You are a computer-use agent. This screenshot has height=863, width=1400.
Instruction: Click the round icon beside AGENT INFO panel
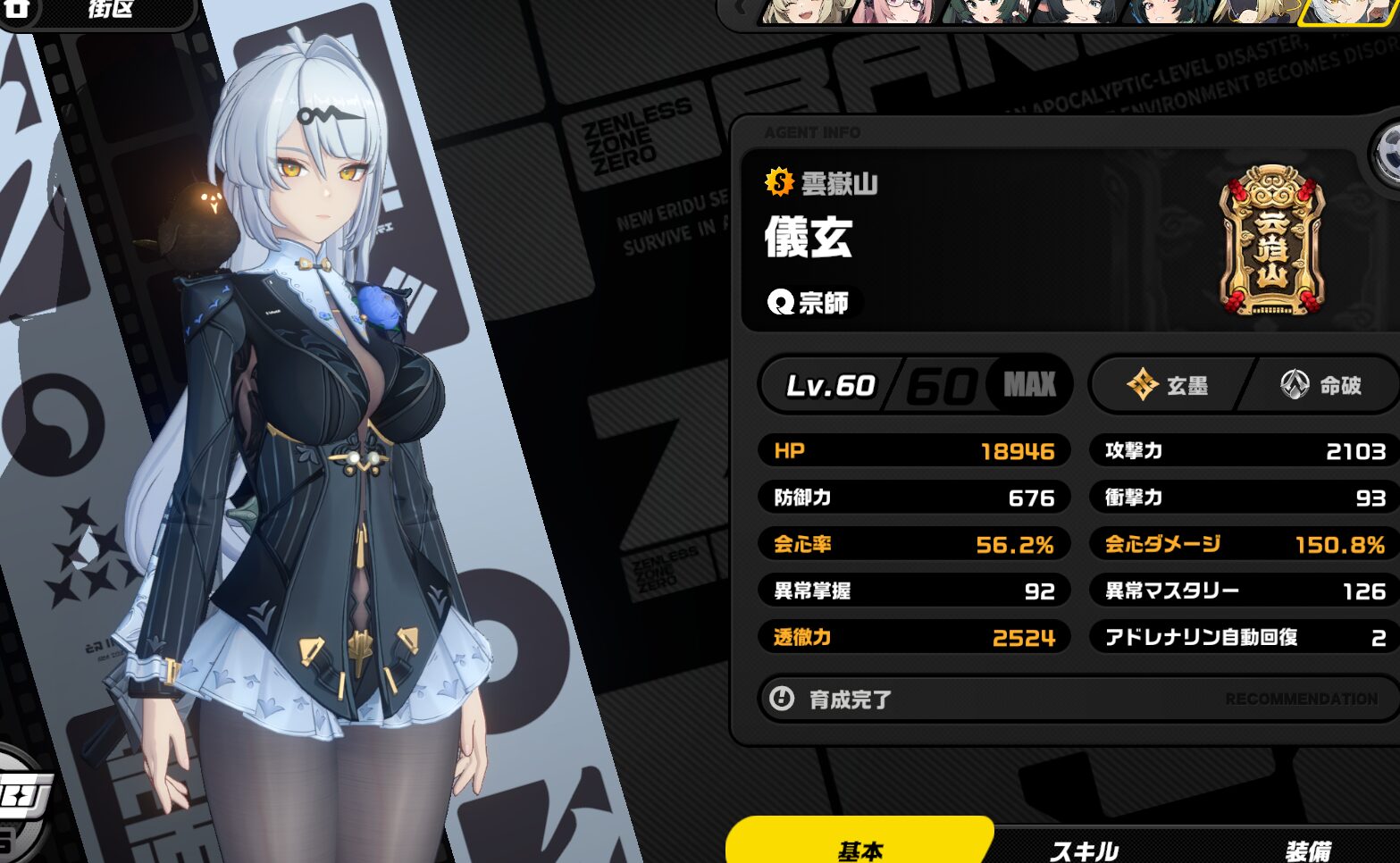pos(1388,154)
